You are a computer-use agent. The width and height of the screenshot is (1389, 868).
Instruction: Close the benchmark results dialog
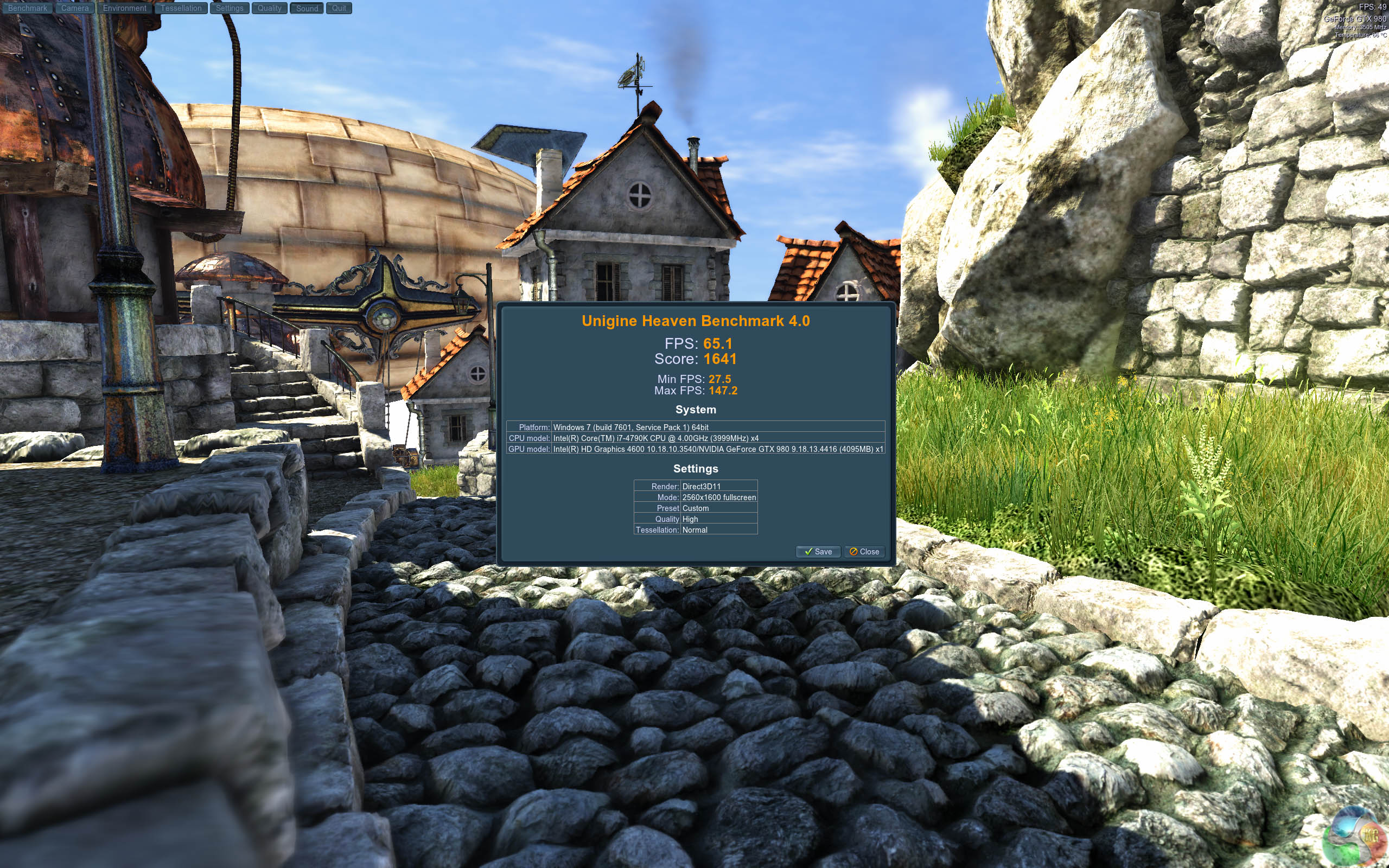(864, 552)
